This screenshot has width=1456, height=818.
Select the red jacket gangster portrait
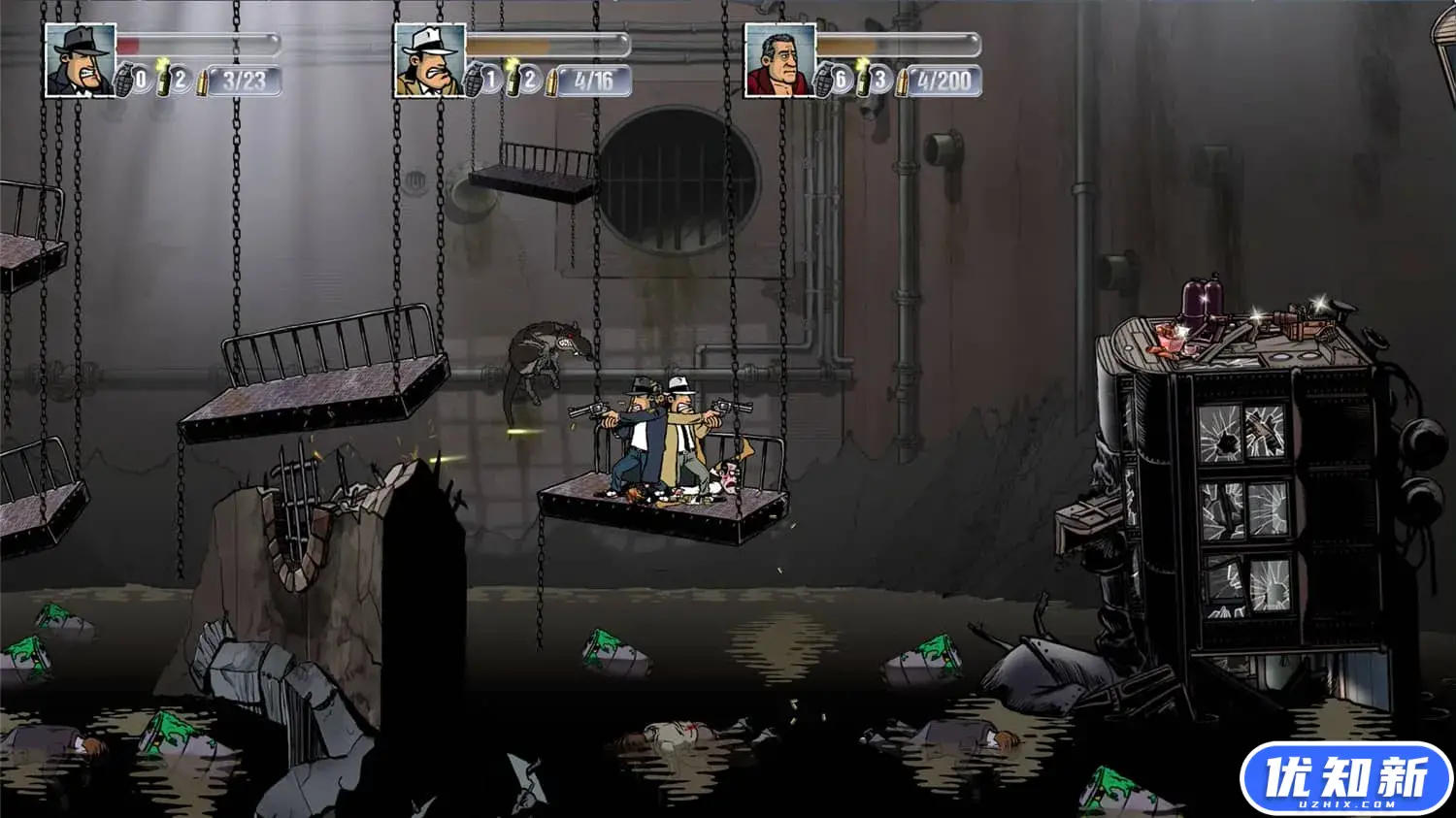pos(779,60)
